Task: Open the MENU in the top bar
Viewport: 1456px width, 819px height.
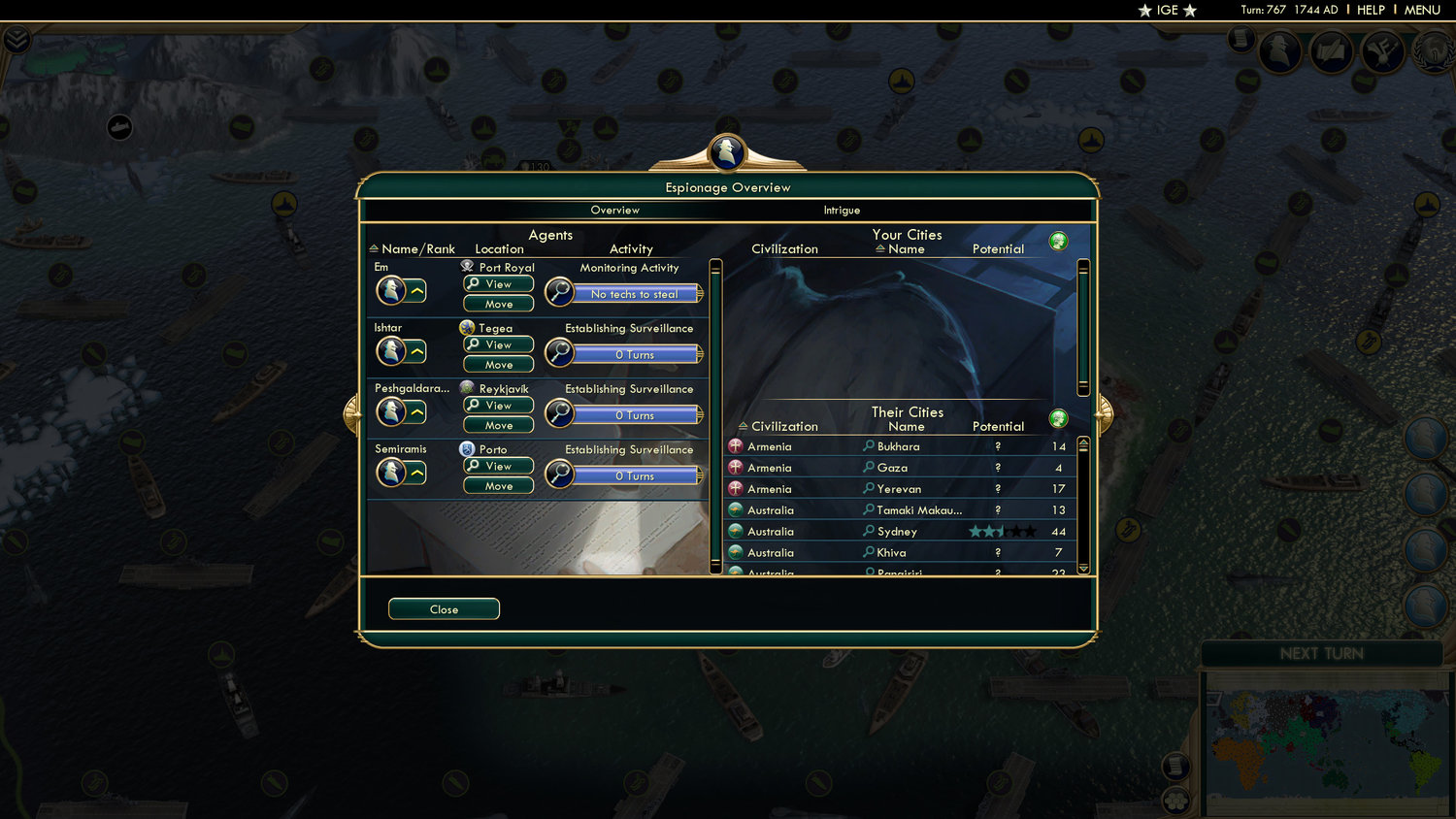Action: tap(1421, 10)
